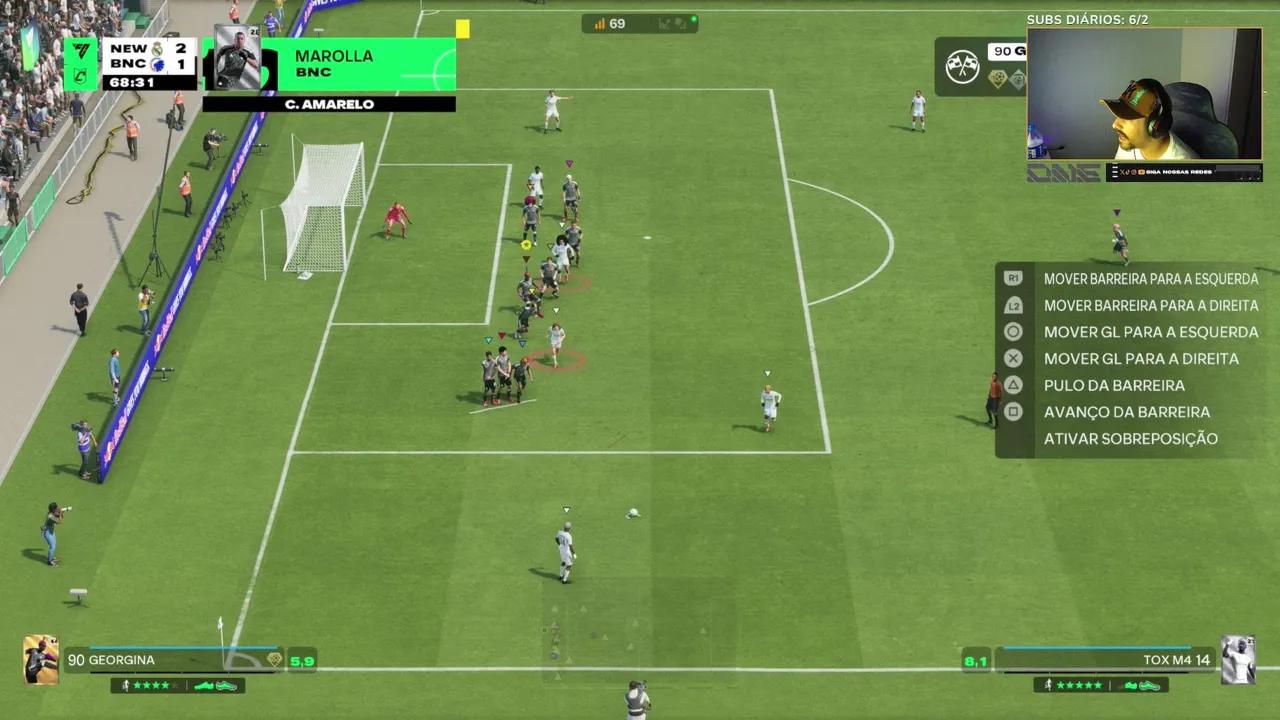The width and height of the screenshot is (1280, 720).
Task: Click the connection signal bars indicator
Action: (x=600, y=24)
